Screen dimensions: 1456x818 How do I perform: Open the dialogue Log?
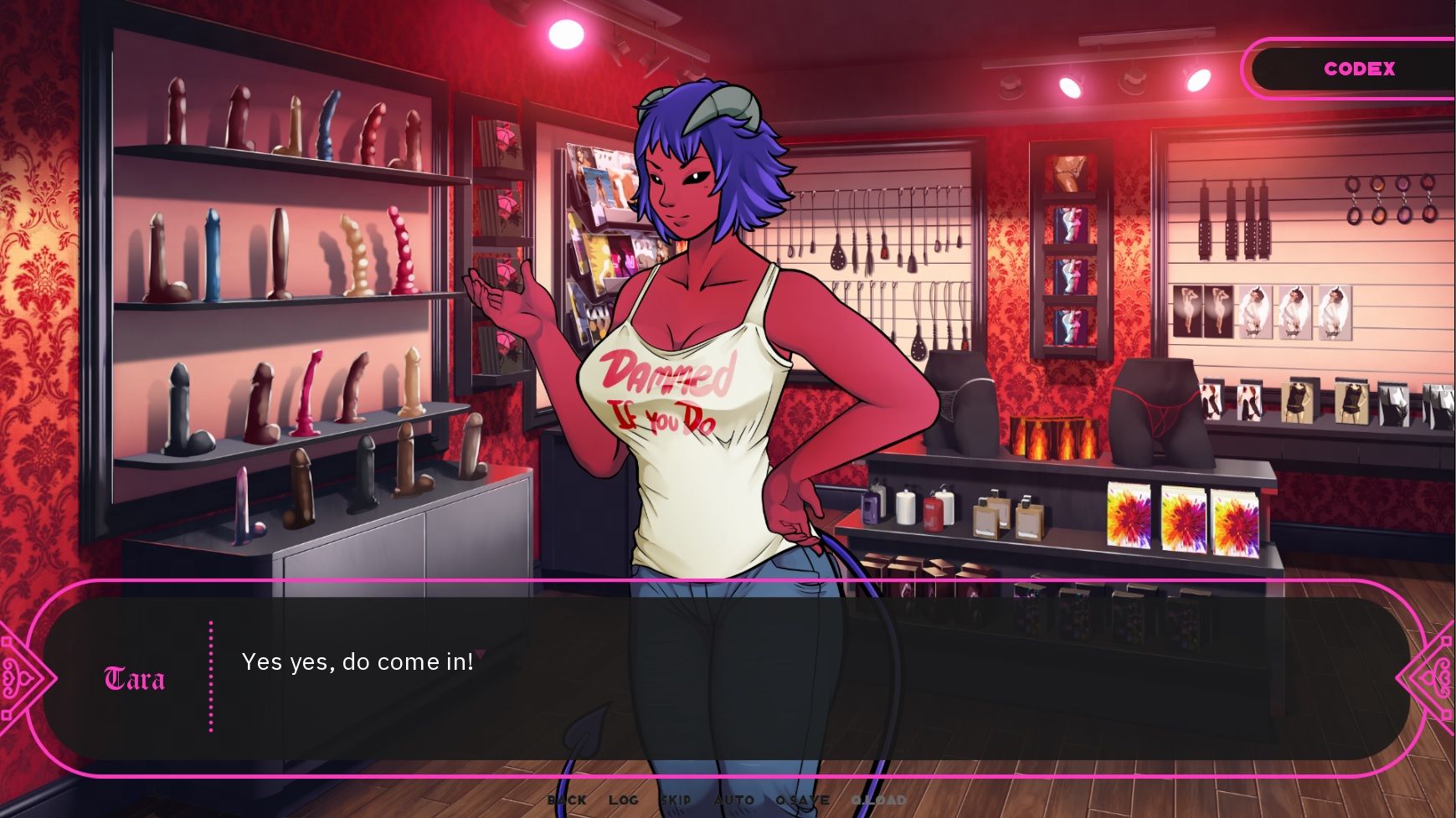624,800
